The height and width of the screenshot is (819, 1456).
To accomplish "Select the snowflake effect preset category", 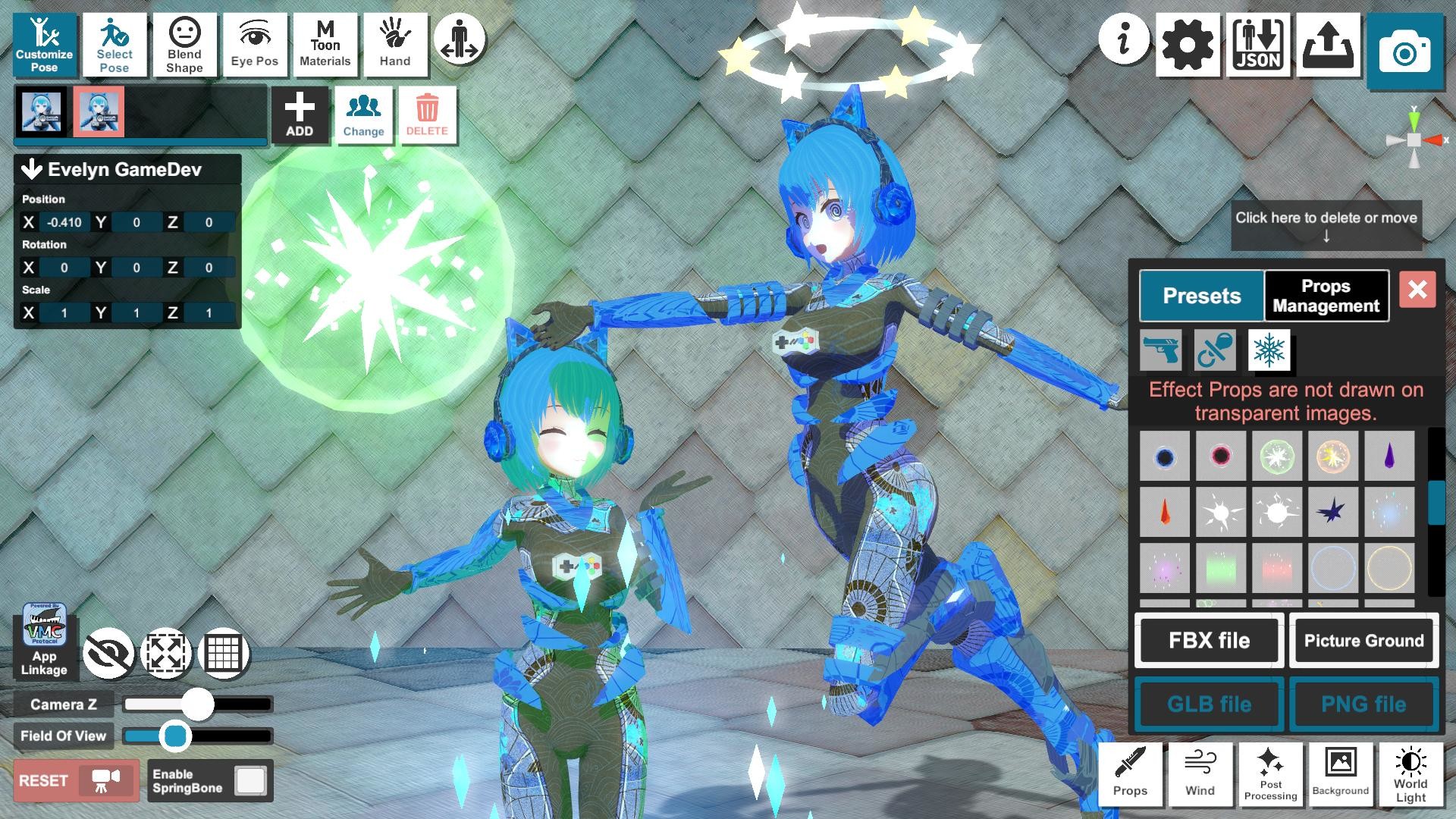I will [1269, 350].
